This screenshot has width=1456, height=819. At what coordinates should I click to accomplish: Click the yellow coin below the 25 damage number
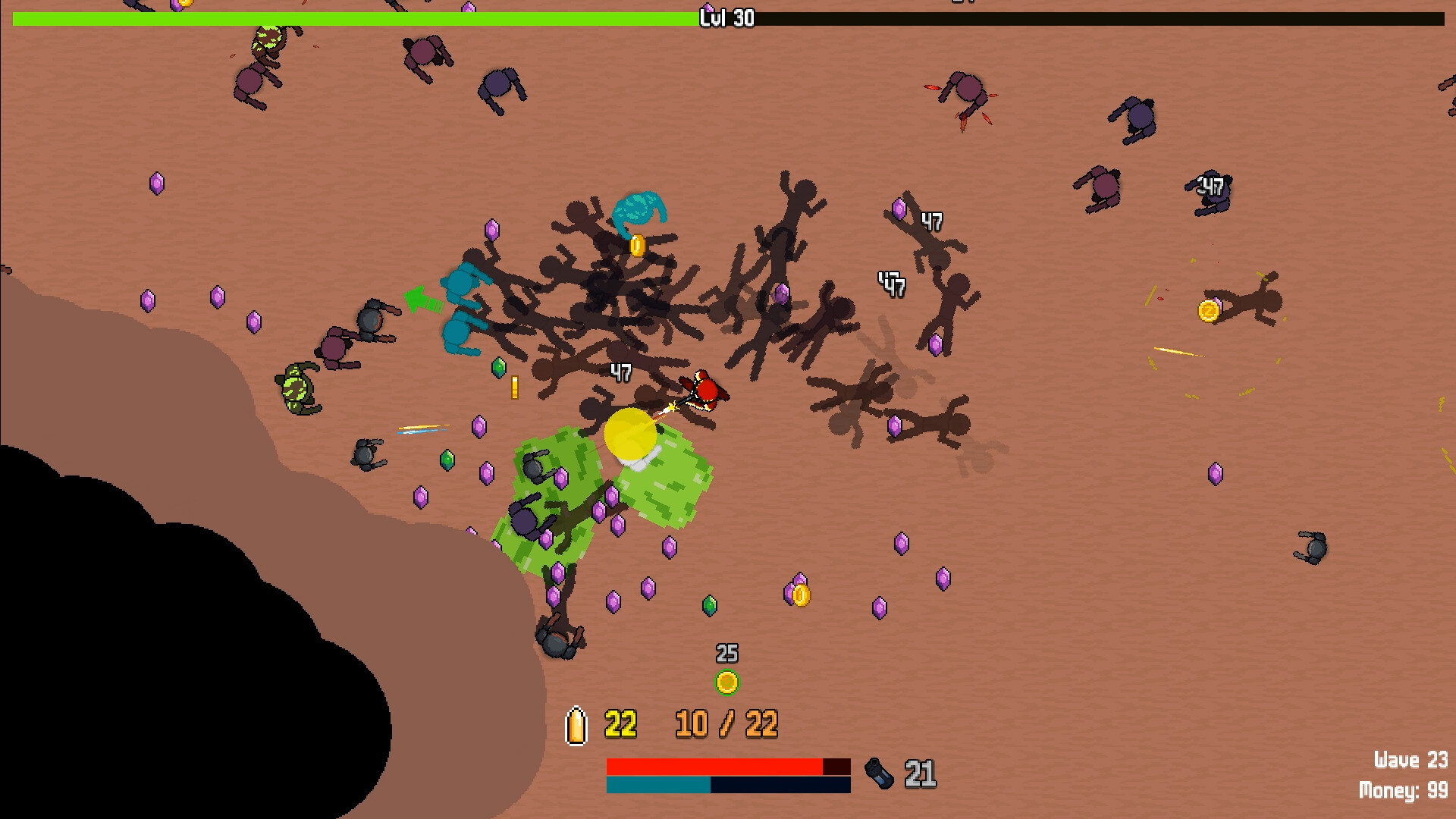(x=728, y=681)
